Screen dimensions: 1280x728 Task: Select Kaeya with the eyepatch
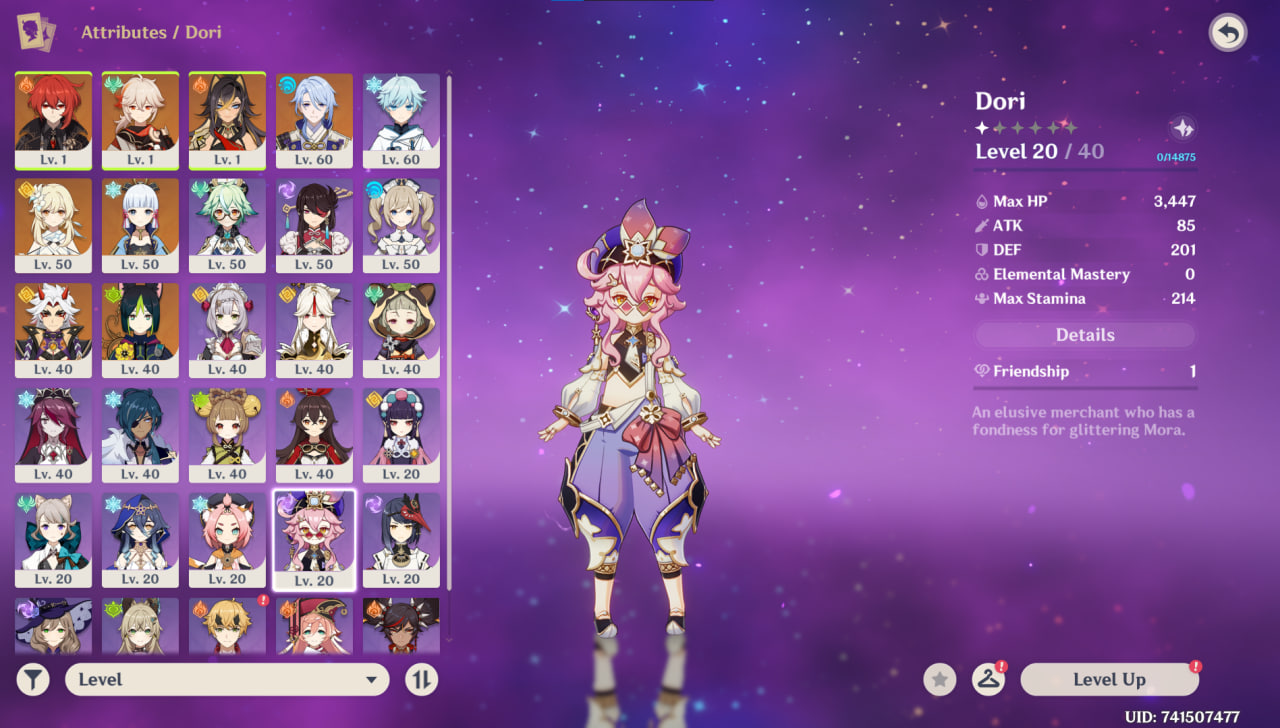point(140,433)
